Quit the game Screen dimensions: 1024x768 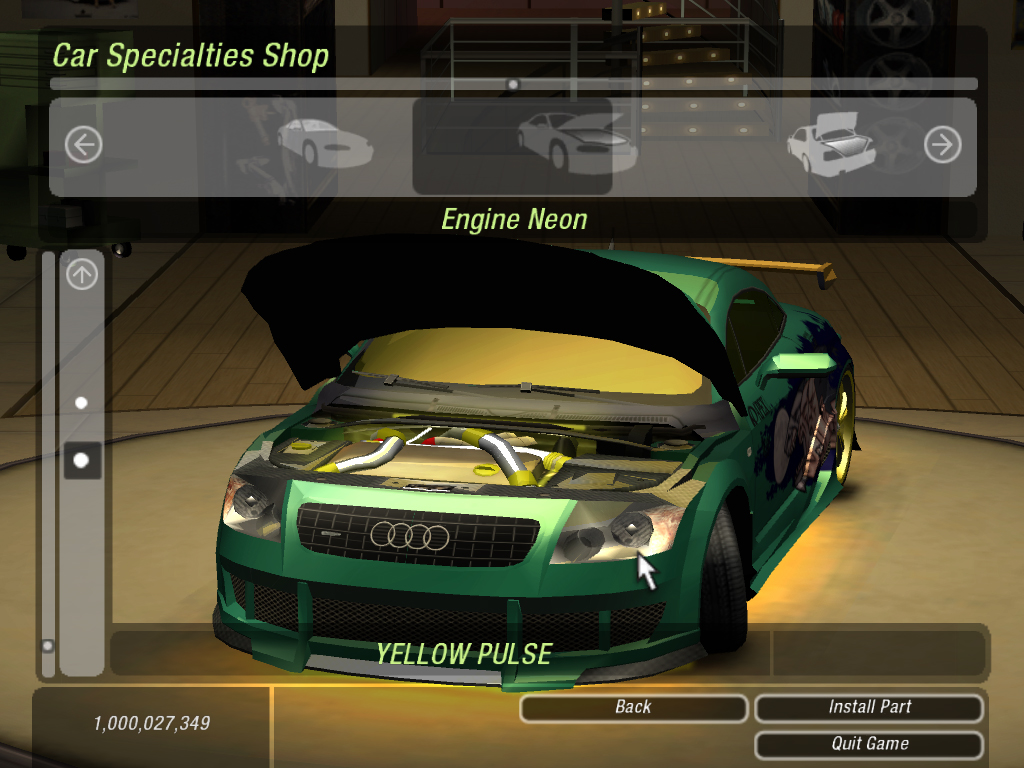tap(869, 744)
